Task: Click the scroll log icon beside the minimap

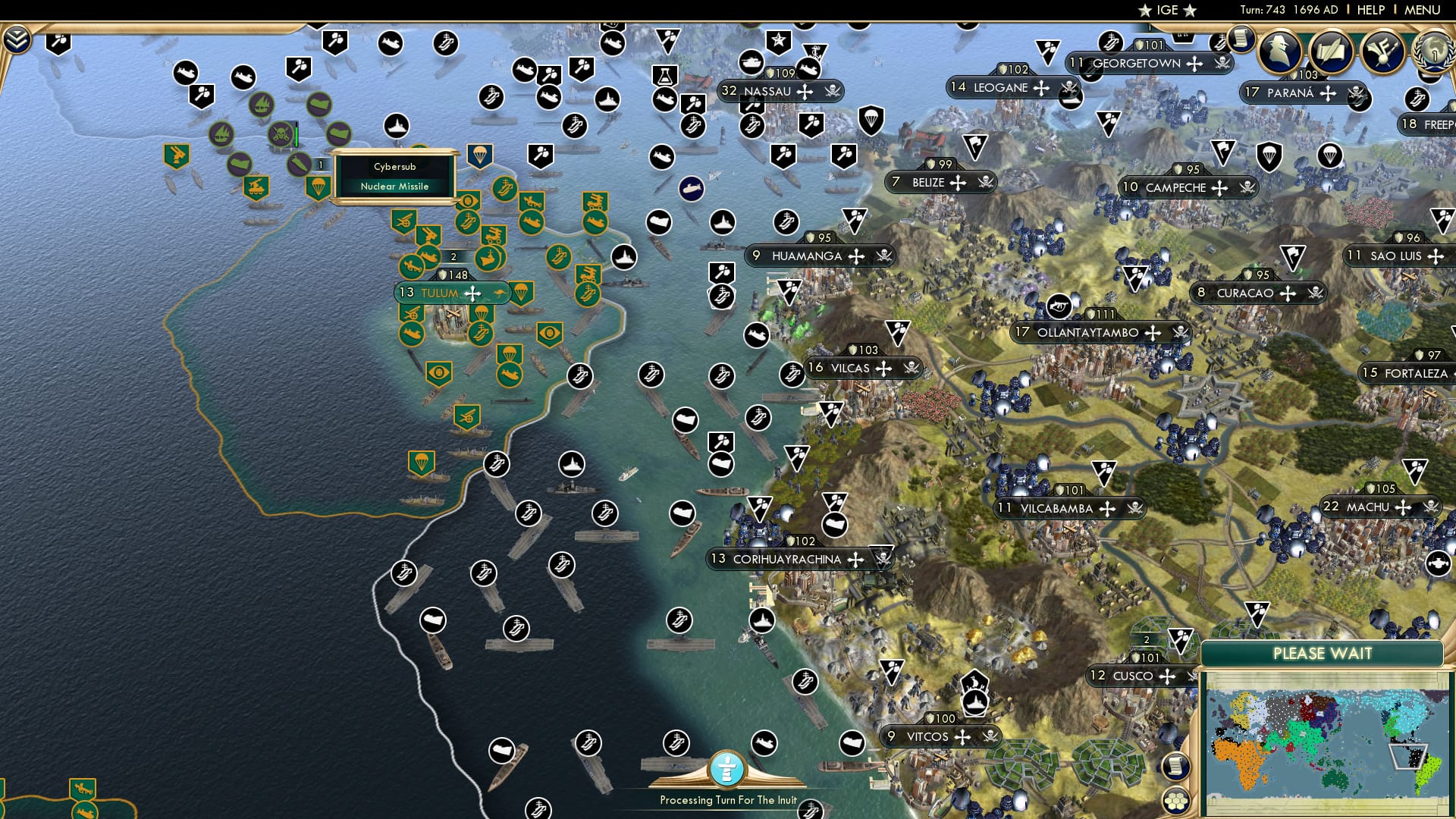Action: pos(1176,767)
